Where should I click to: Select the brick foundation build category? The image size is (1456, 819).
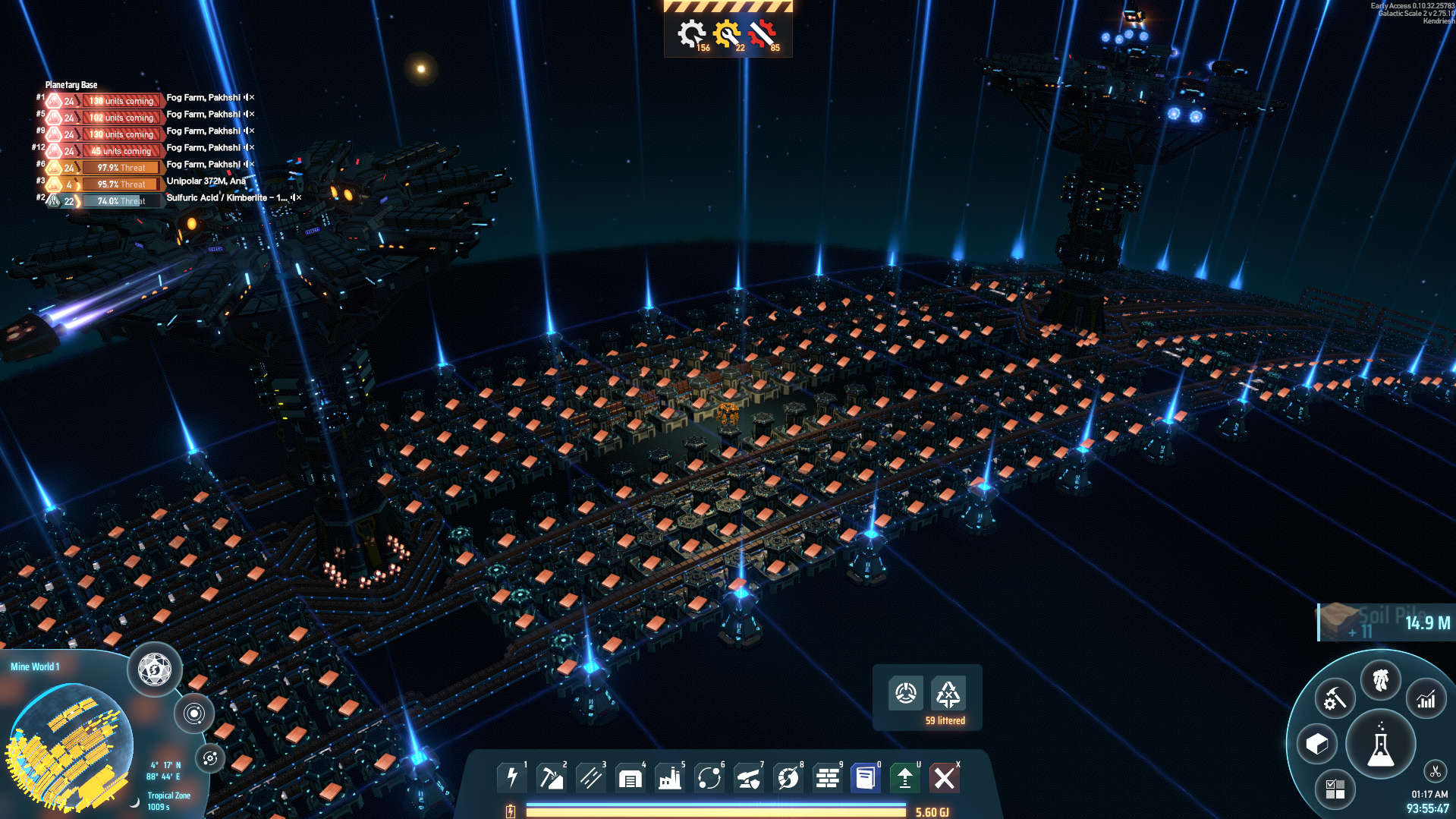coord(827,778)
